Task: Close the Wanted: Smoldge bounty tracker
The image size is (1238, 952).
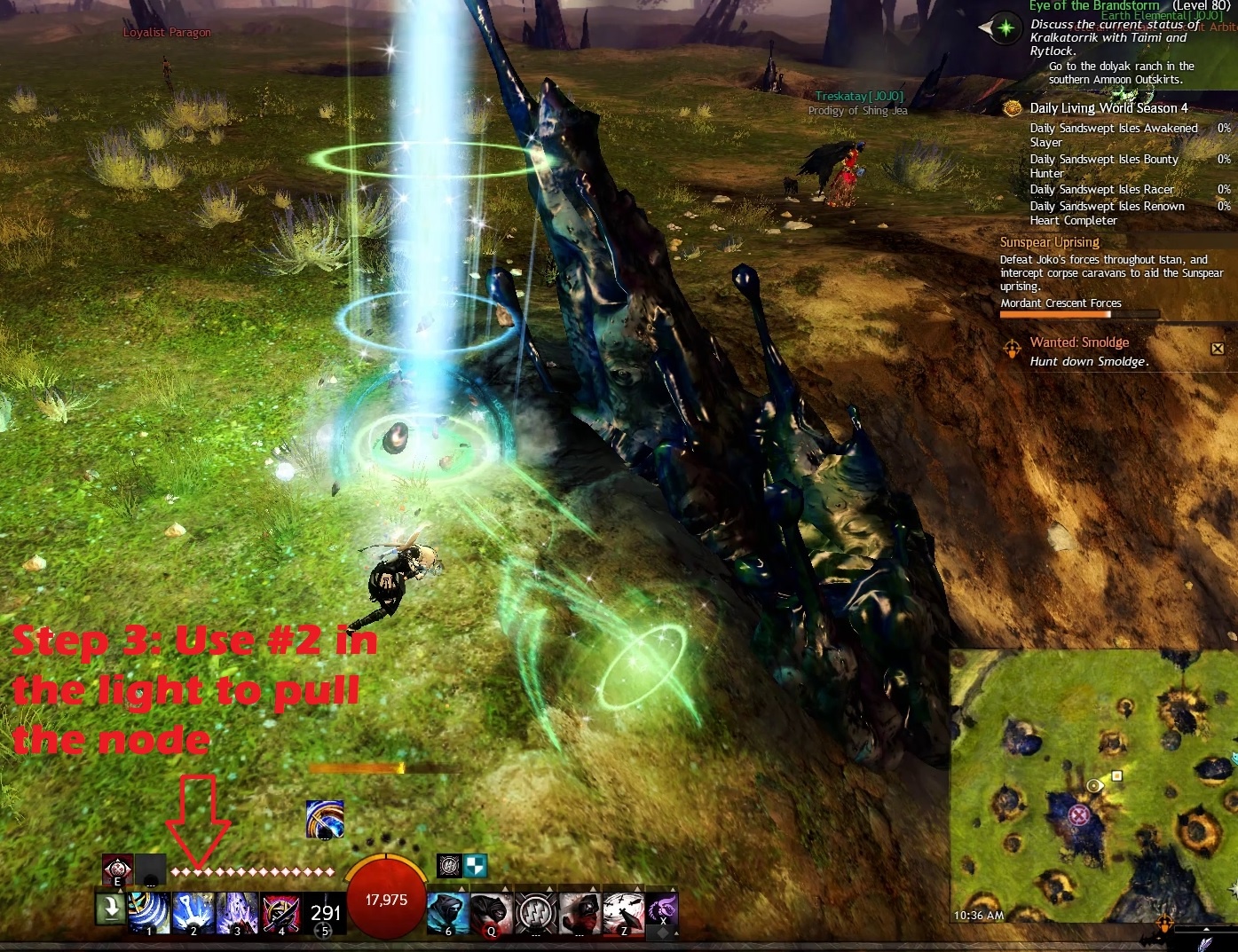Action: point(1218,349)
